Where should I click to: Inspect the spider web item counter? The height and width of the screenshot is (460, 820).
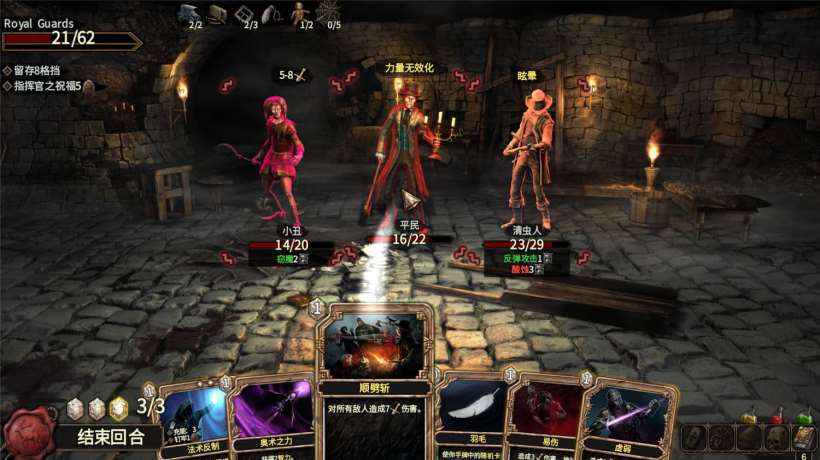[x=329, y=14]
